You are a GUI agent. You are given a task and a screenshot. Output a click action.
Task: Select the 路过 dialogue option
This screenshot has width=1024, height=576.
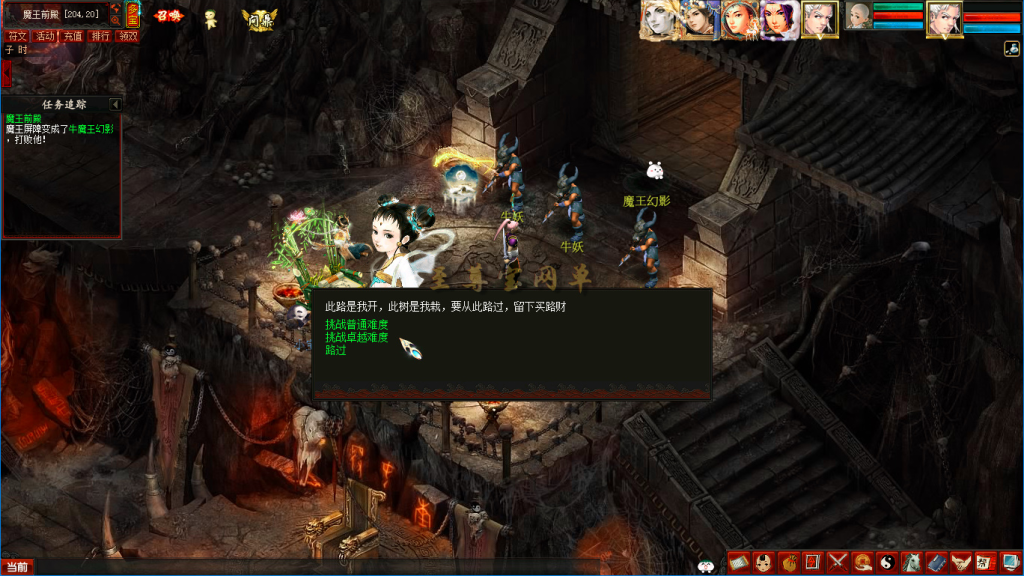336,351
